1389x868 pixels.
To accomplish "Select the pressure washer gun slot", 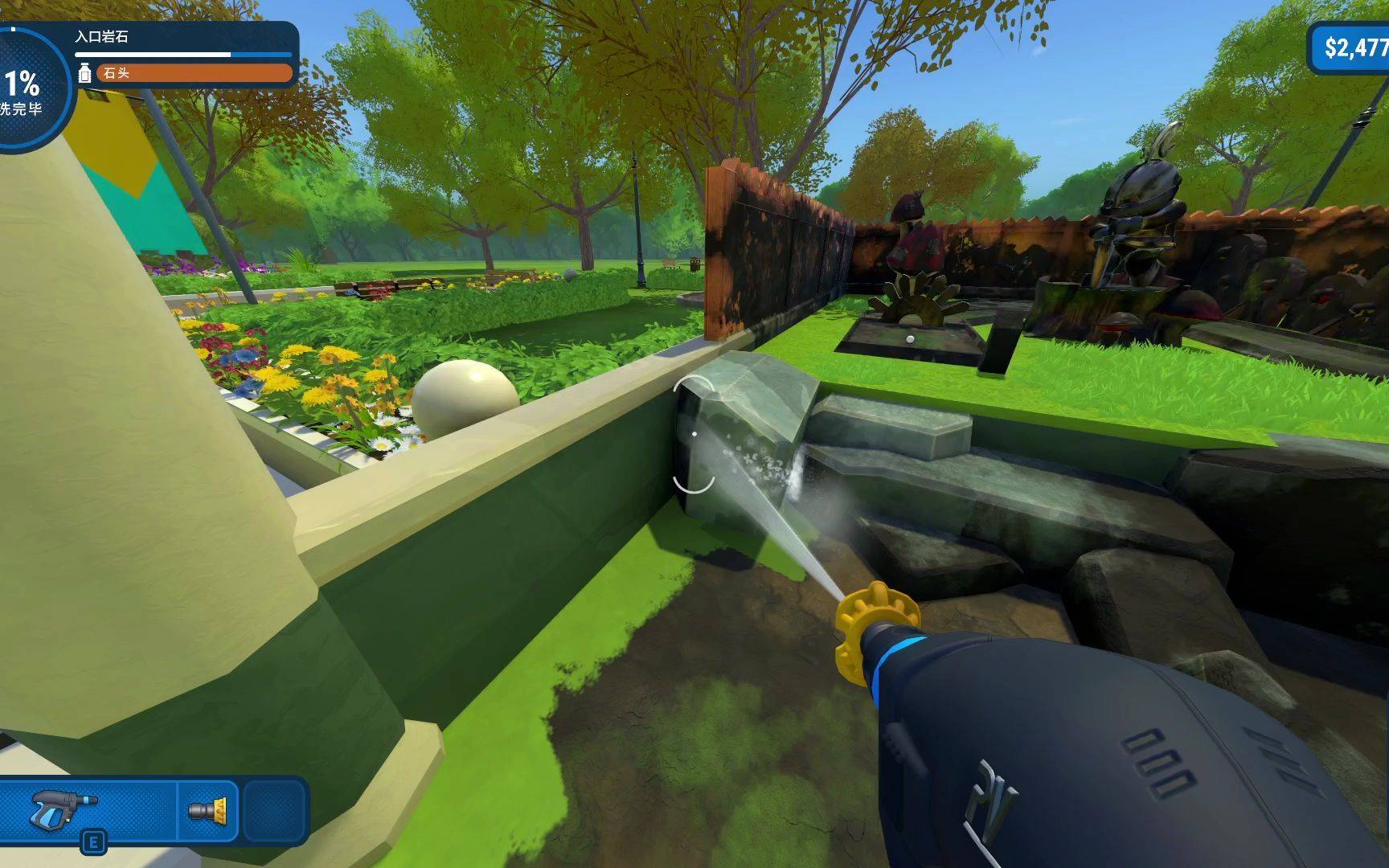I will coord(64,809).
